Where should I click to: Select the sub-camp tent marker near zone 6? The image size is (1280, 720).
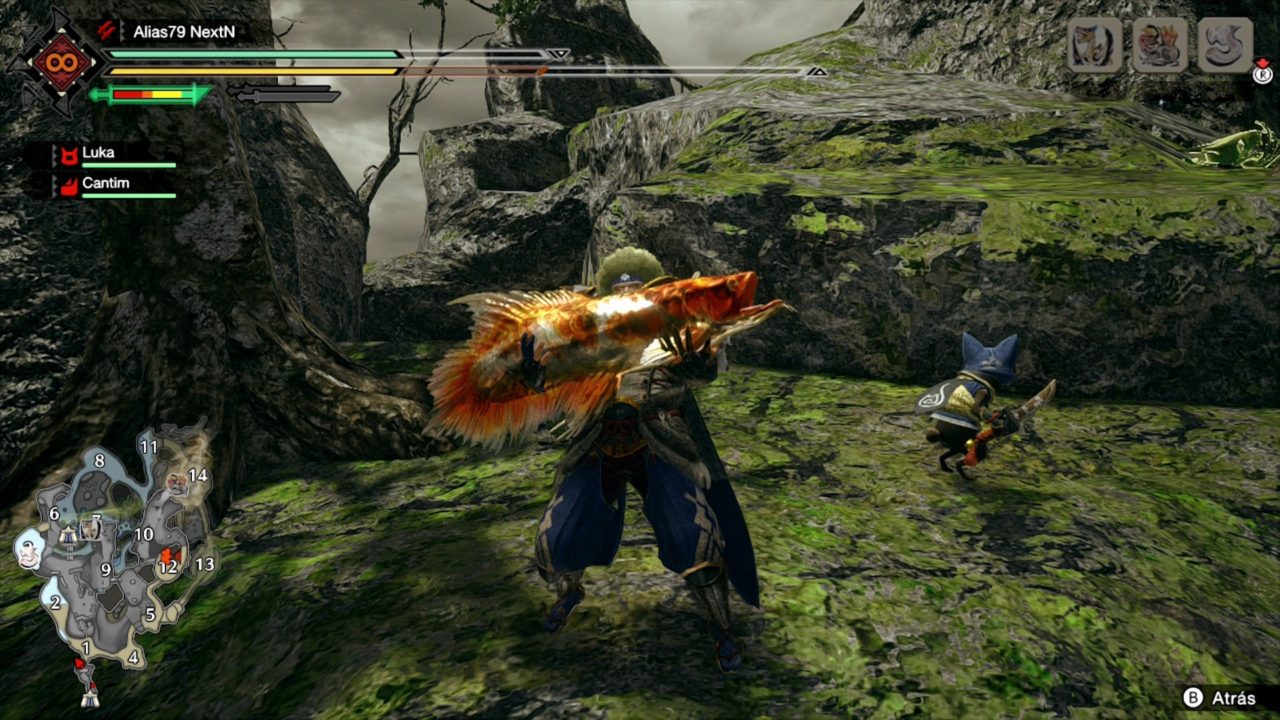click(x=69, y=534)
